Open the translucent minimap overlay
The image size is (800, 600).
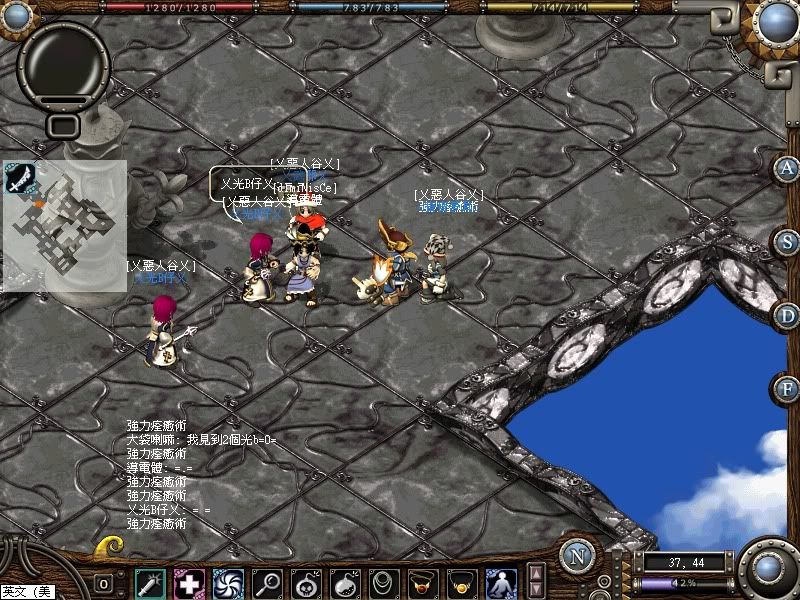tap(64, 226)
